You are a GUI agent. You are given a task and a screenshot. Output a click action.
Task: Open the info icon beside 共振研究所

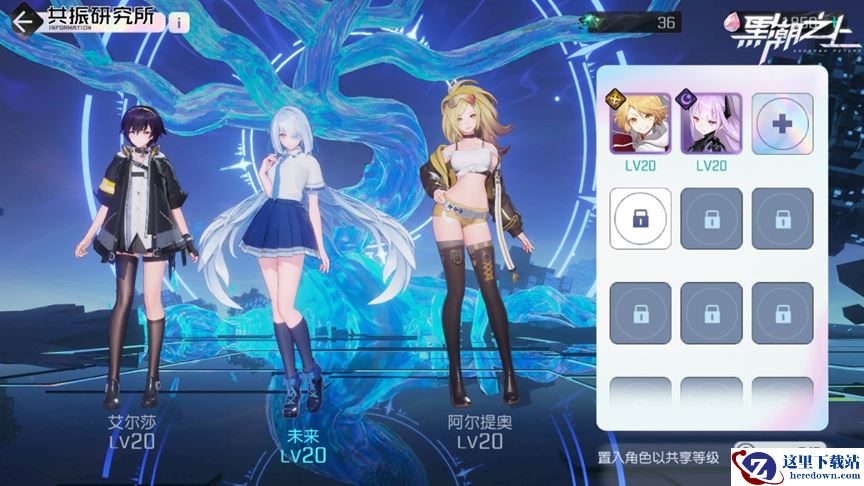[x=179, y=22]
